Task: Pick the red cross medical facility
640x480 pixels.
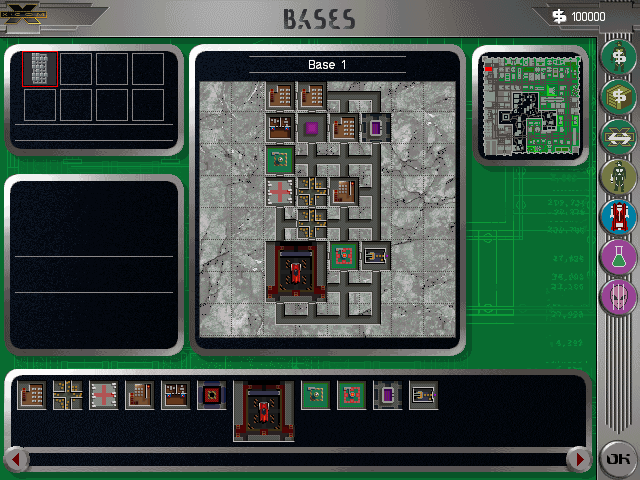Action: (104, 396)
